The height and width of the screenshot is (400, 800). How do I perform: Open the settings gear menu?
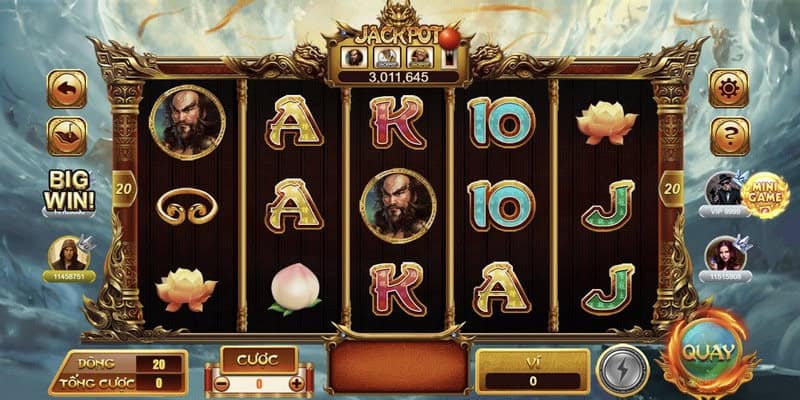coord(729,89)
